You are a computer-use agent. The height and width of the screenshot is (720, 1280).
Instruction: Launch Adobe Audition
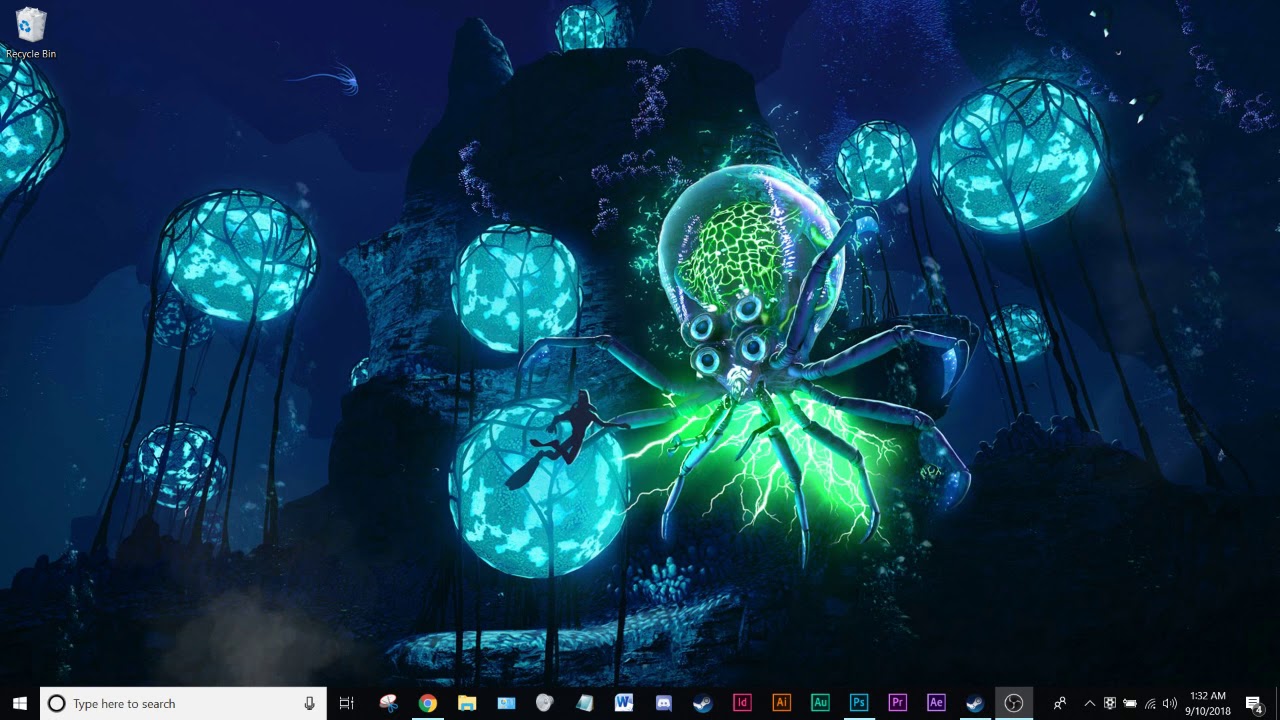point(820,703)
